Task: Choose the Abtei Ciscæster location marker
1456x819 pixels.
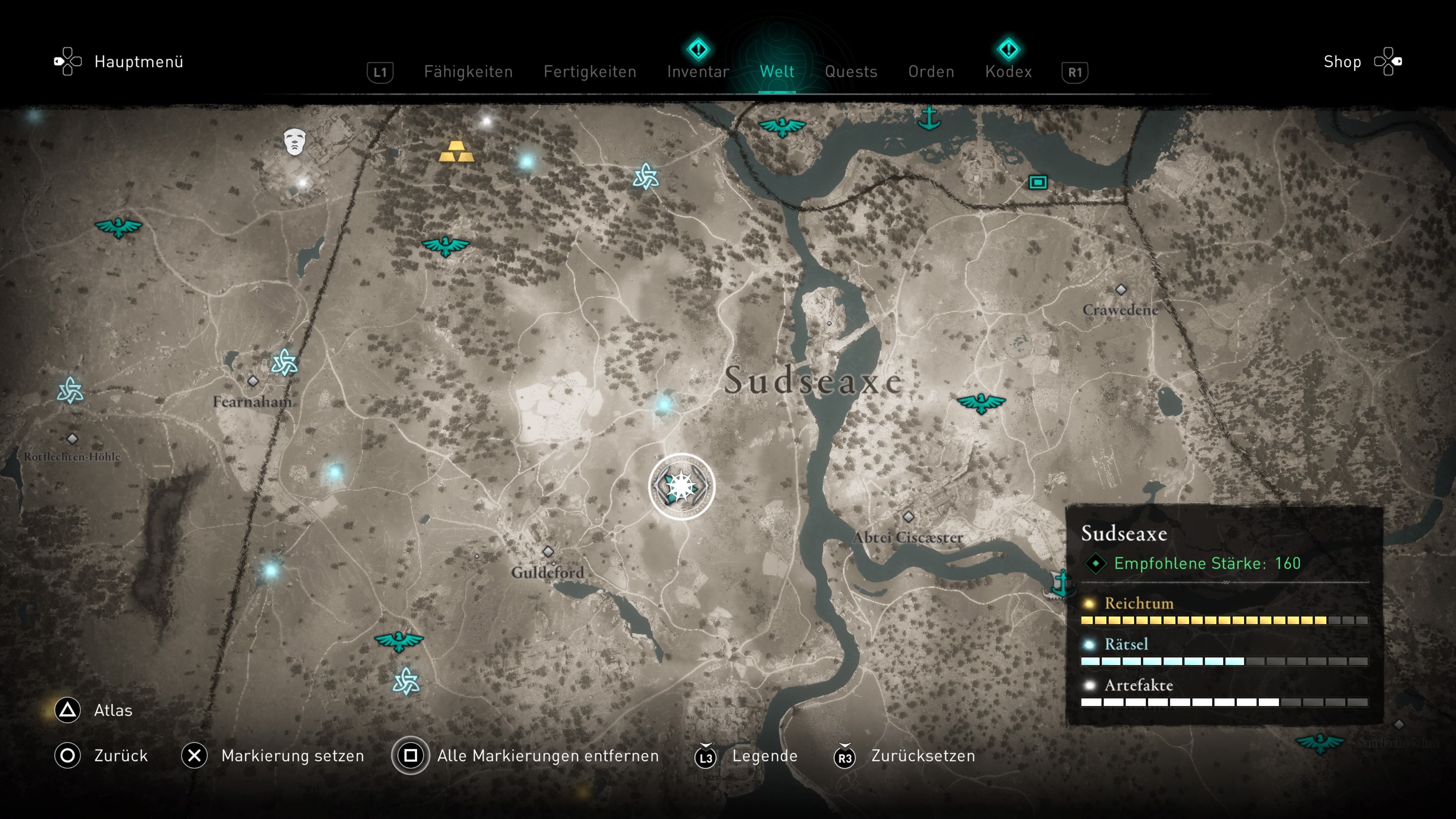Action: (908, 516)
